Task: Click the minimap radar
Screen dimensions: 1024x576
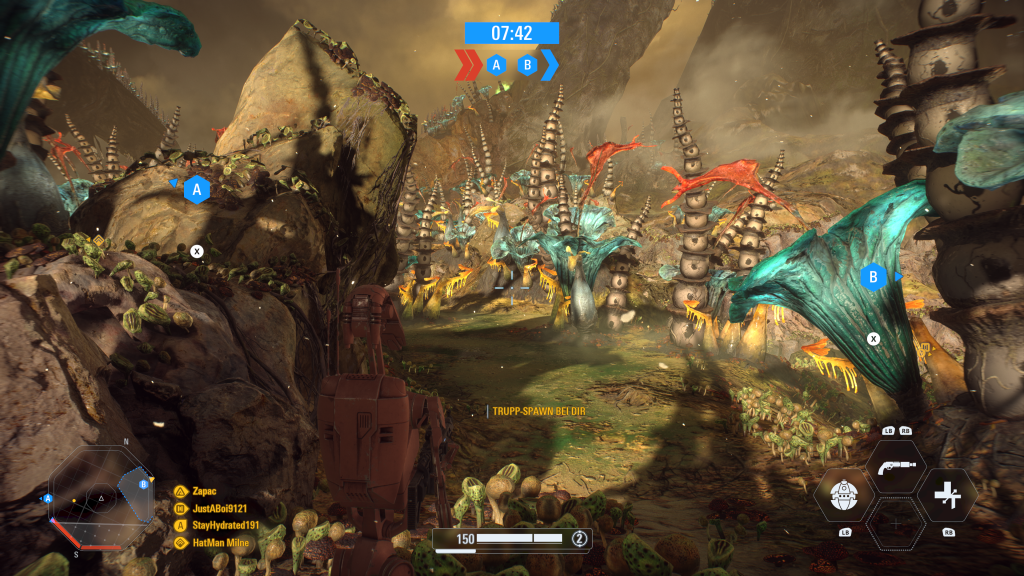Action: pyautogui.click(x=99, y=496)
